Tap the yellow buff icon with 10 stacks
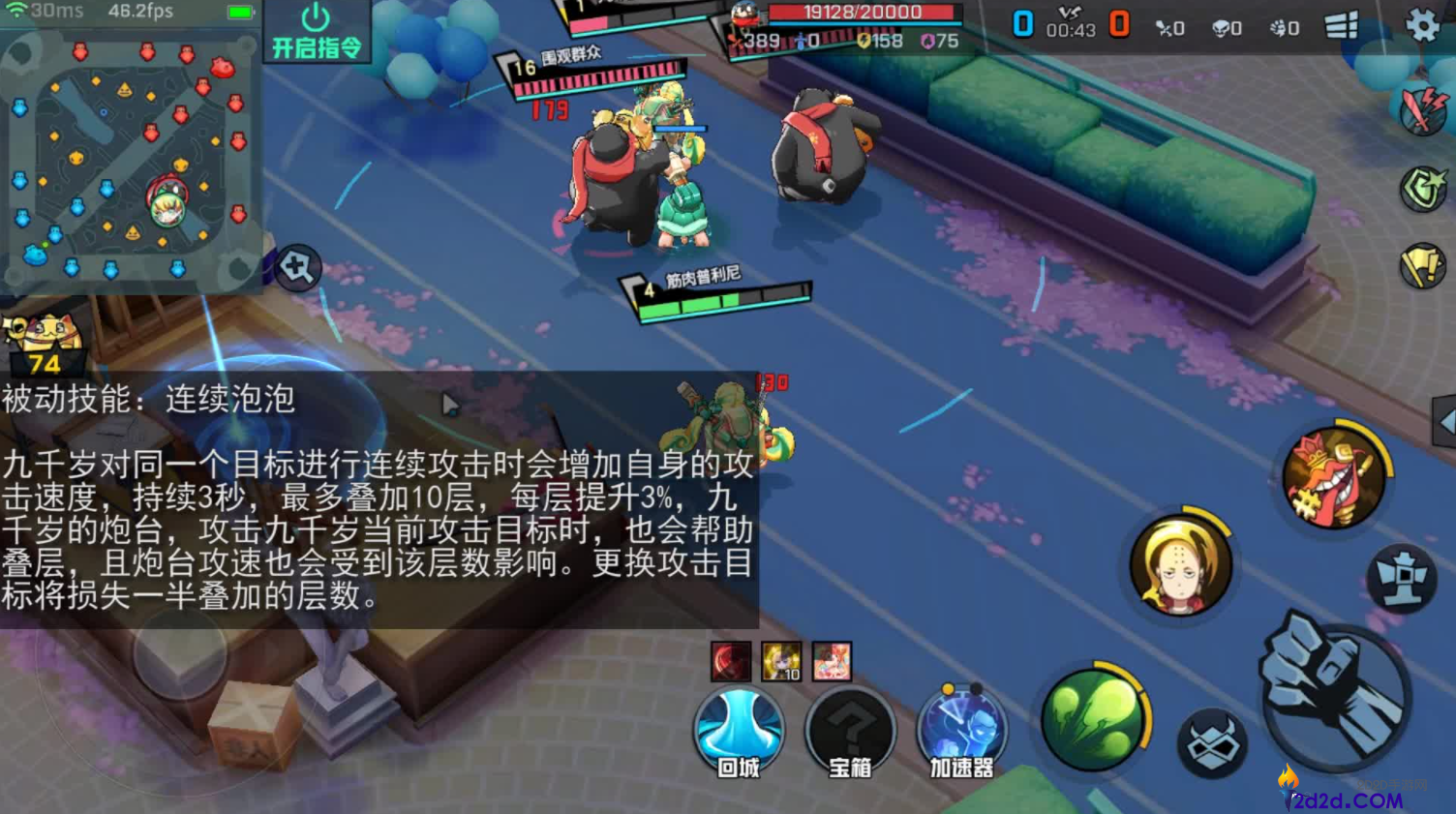The height and width of the screenshot is (814, 1456). coord(782,660)
